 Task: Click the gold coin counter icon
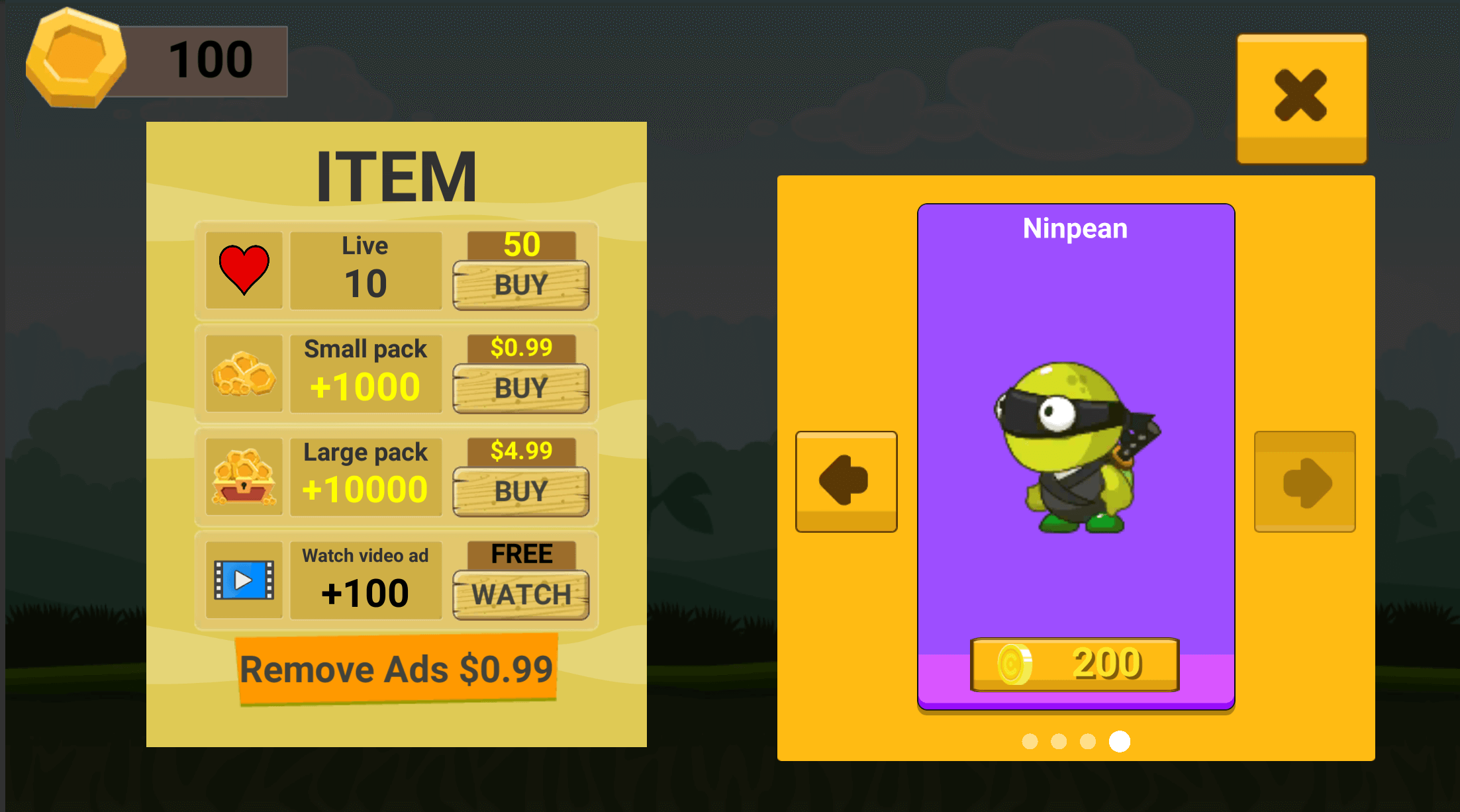[x=74, y=60]
